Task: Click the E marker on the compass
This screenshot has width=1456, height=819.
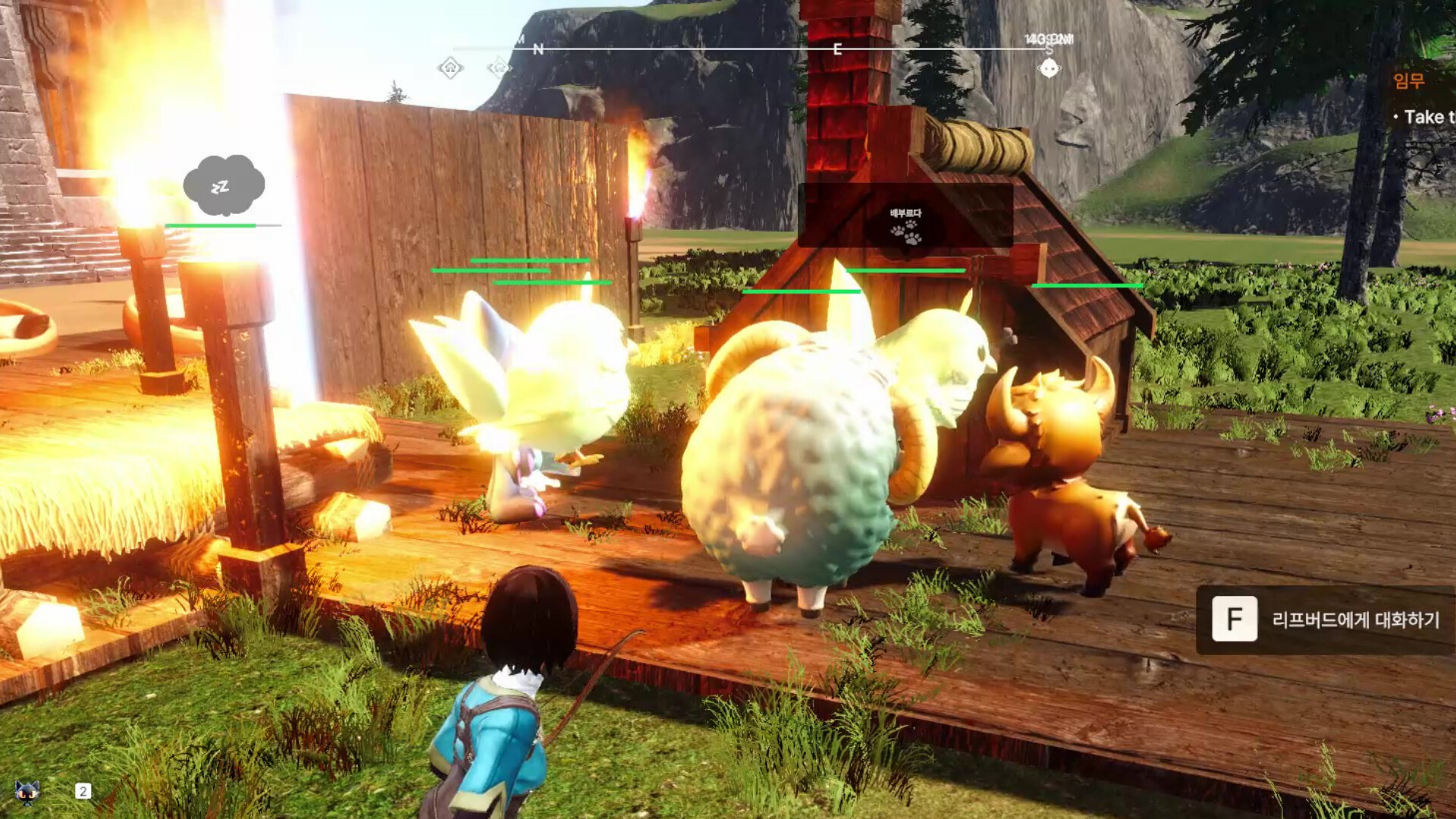Action: (x=836, y=50)
